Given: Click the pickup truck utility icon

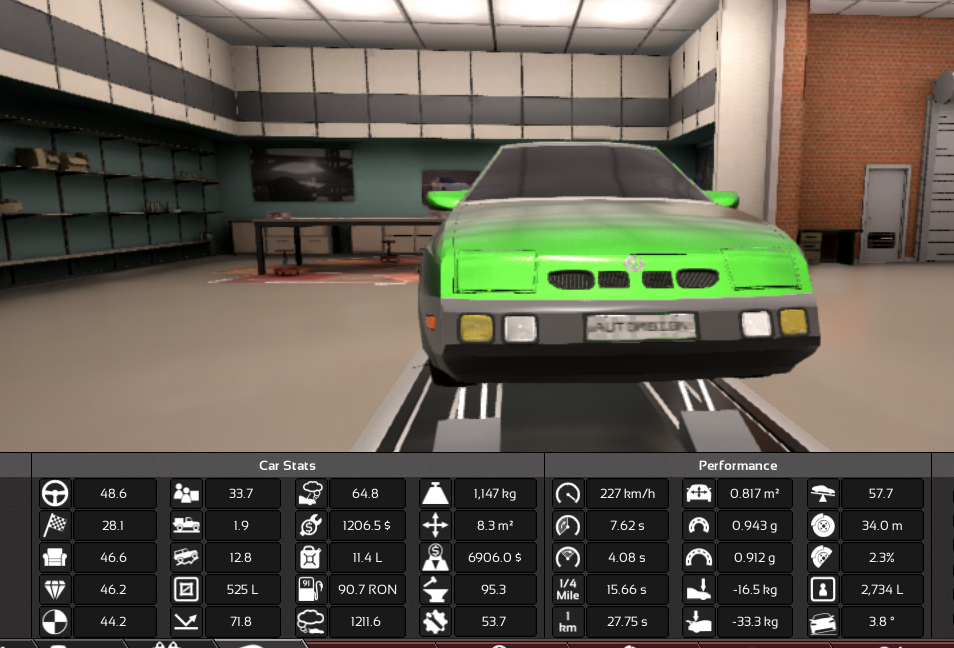Looking at the screenshot, I should [x=186, y=525].
